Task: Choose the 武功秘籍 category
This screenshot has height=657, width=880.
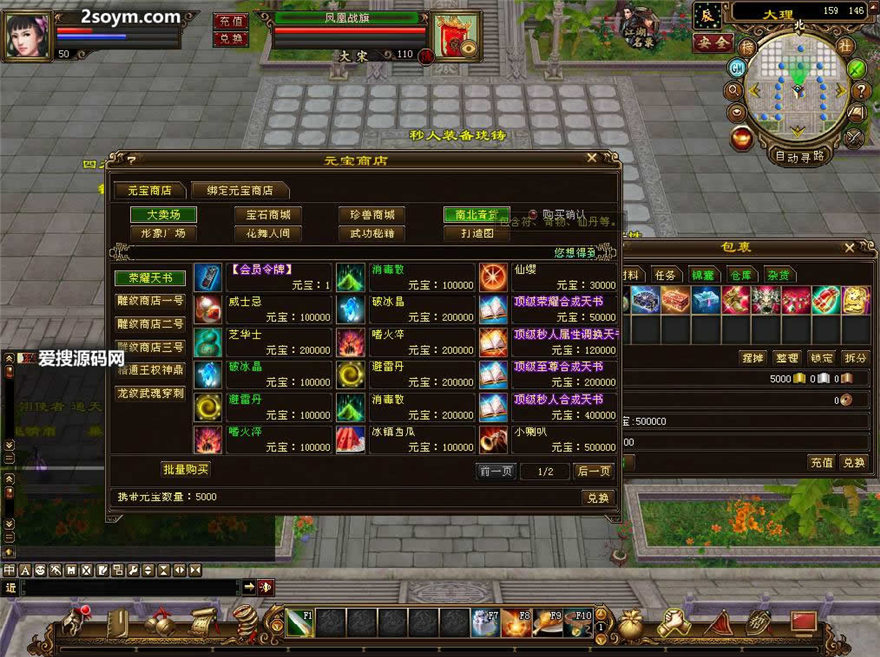Action: pyautogui.click(x=372, y=234)
